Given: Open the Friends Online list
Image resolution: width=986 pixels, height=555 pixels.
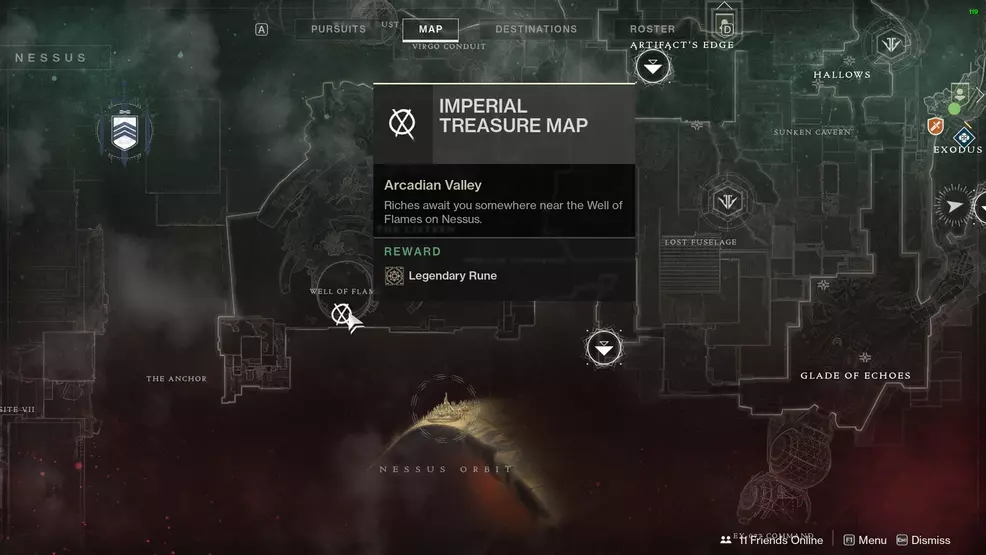Looking at the screenshot, I should [x=771, y=540].
